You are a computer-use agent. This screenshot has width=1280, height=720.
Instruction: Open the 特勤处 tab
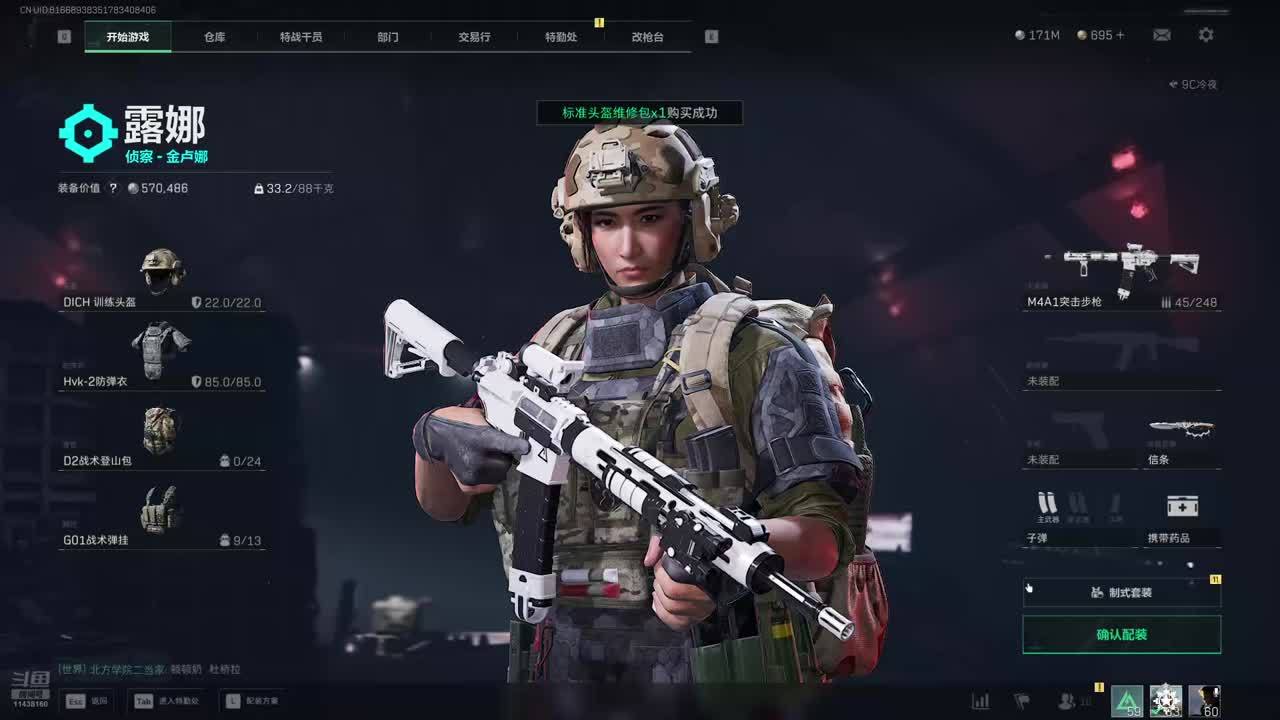coord(561,37)
